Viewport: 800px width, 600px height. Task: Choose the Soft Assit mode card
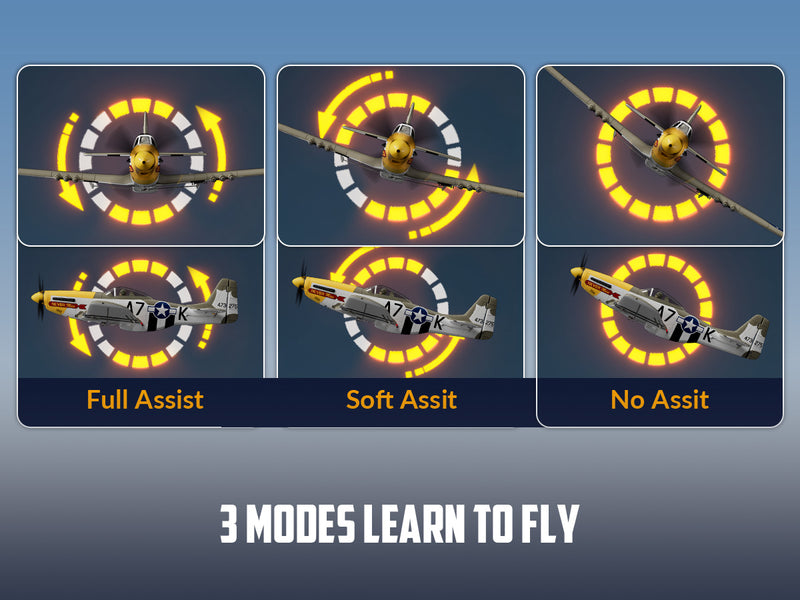click(x=400, y=246)
